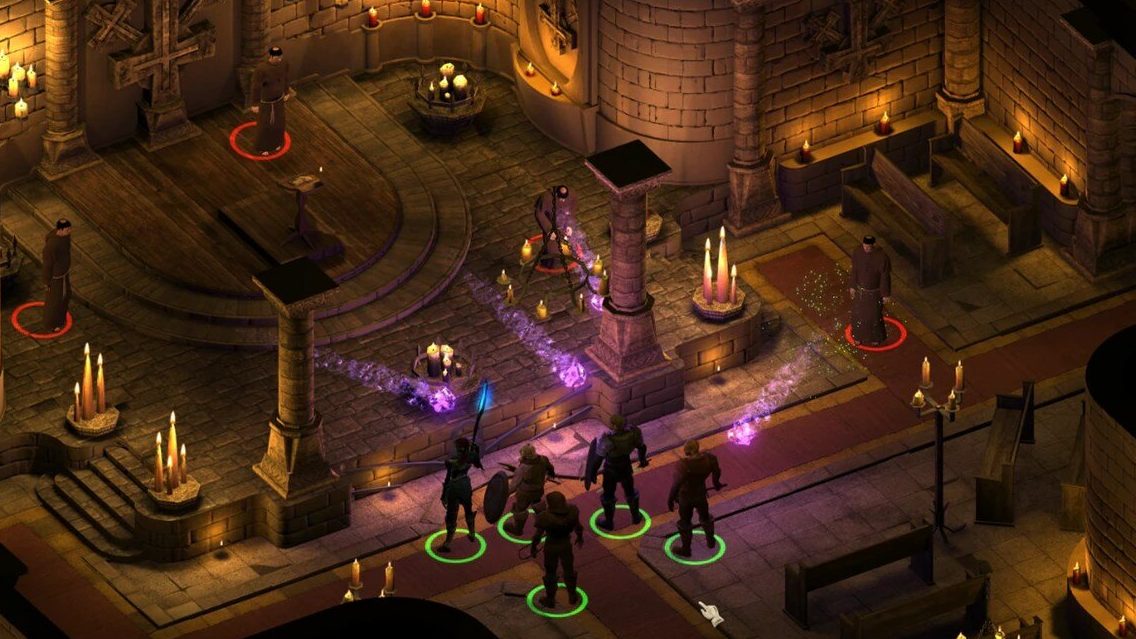Target the red-circled monk behind the candle stand
The height and width of the screenshot is (639, 1136).
(552, 226)
